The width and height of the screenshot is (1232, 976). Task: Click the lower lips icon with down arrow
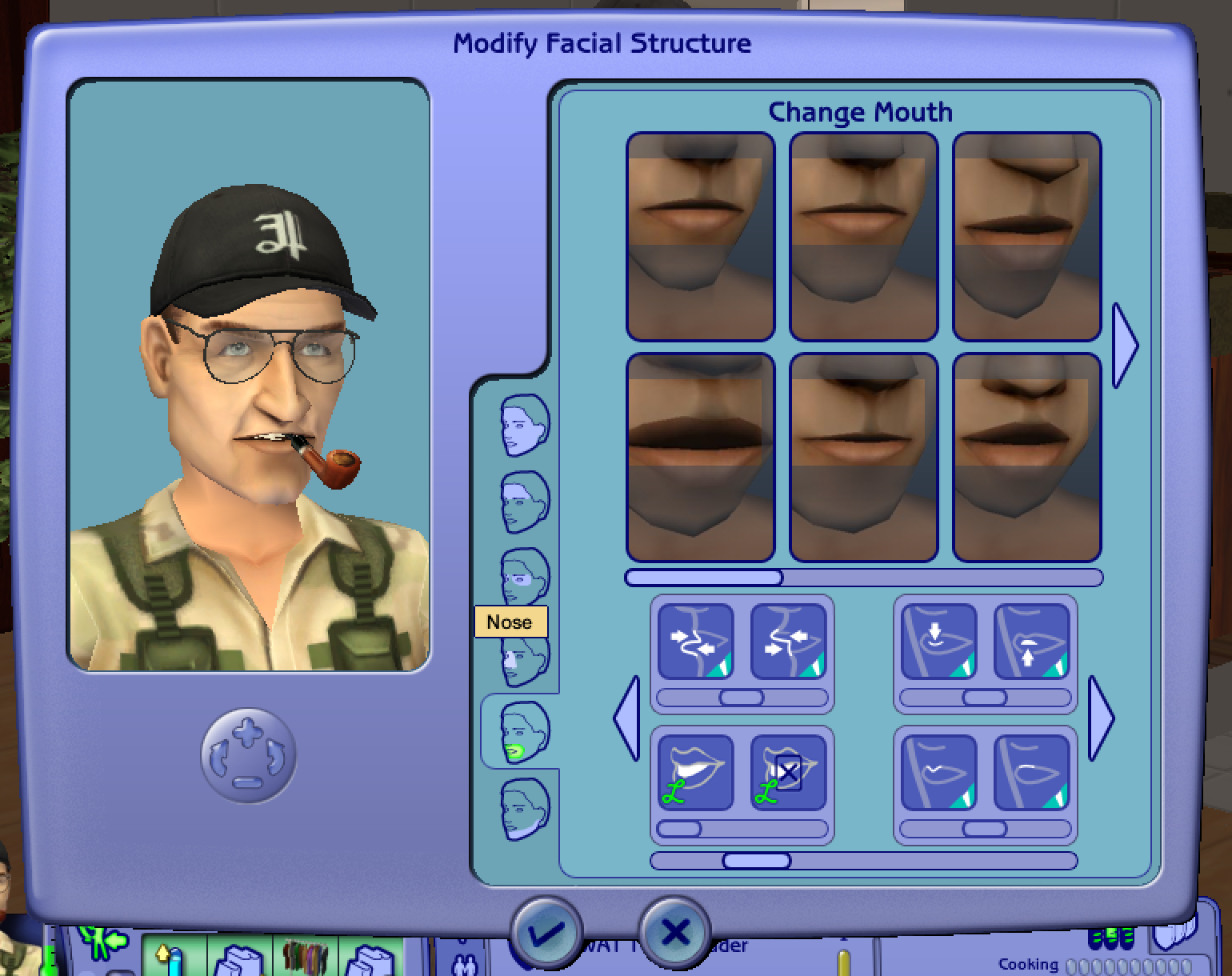[x=937, y=641]
